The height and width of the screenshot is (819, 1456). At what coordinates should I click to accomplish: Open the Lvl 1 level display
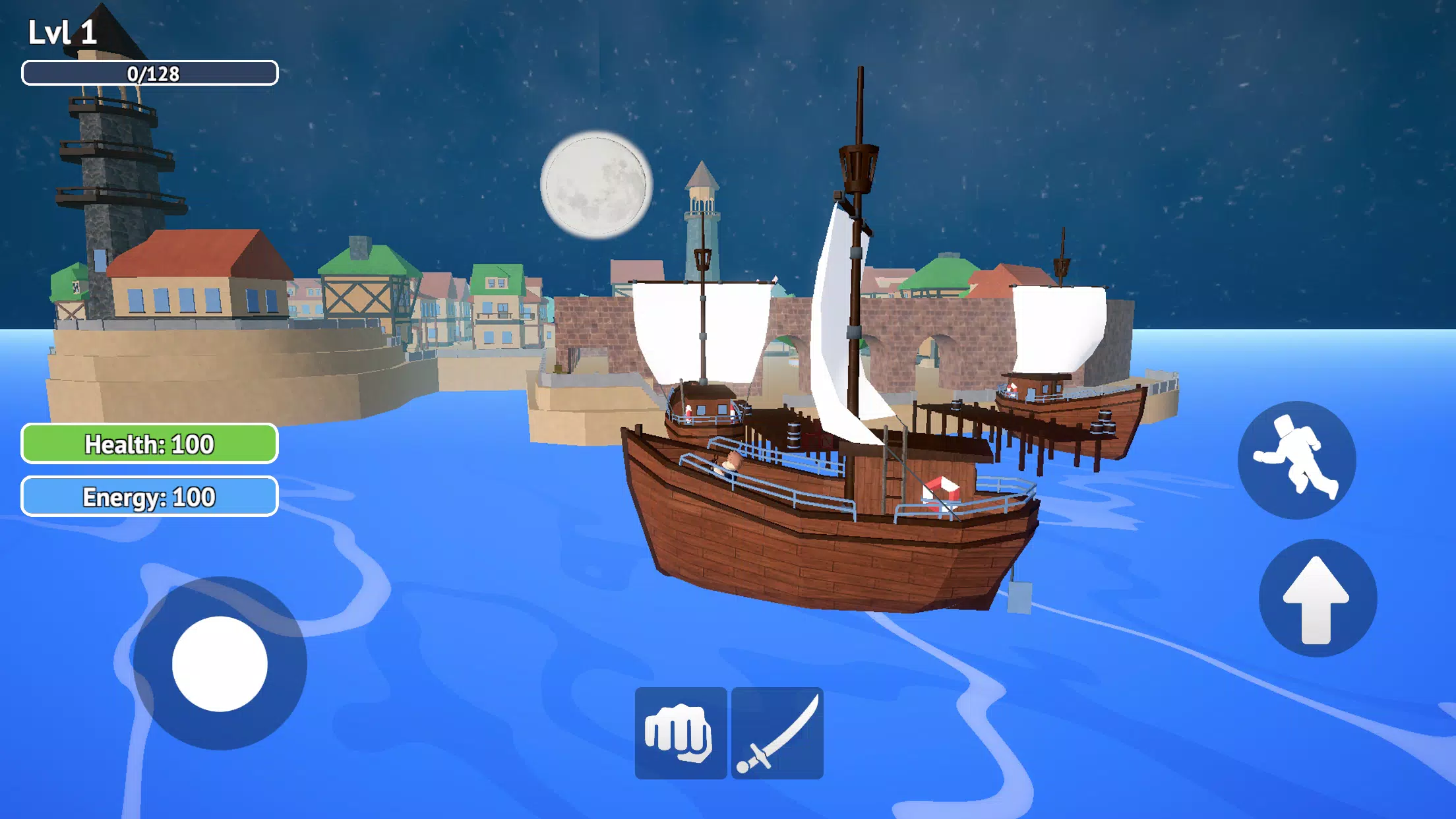click(63, 30)
